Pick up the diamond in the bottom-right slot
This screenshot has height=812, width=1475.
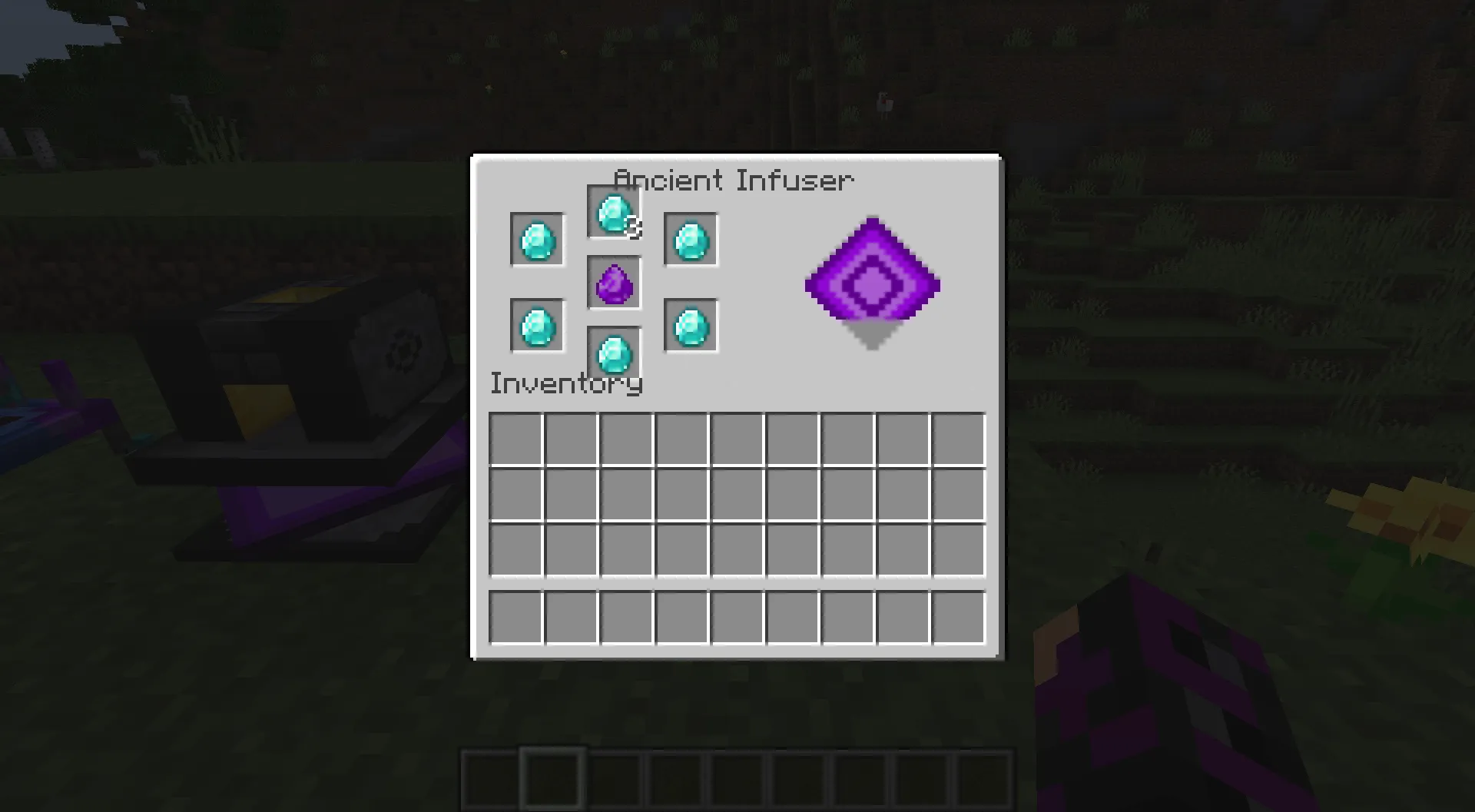(689, 323)
